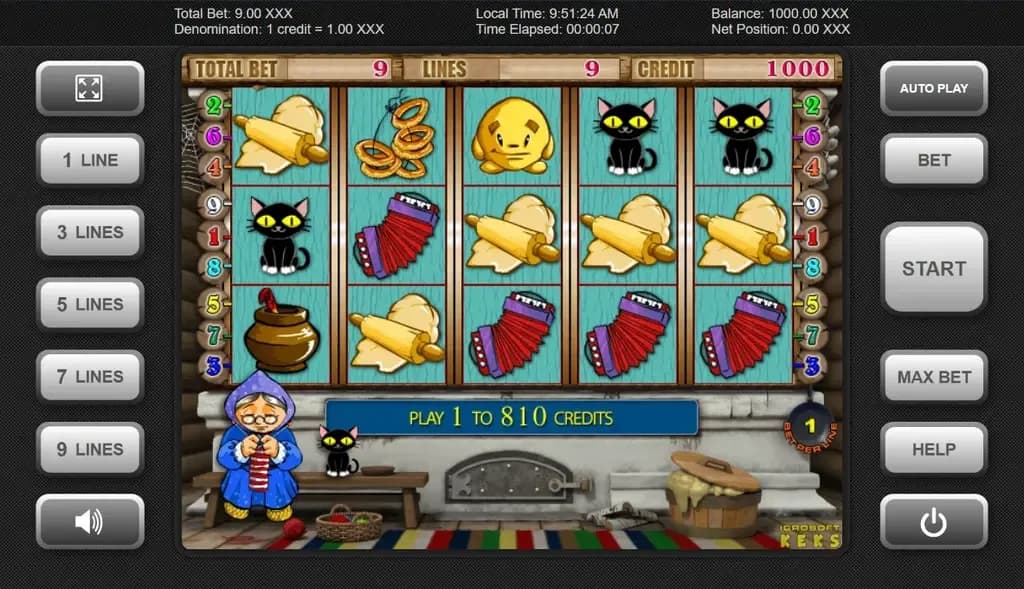The width and height of the screenshot is (1024, 589).
Task: Place the MAX BET
Action: (933, 377)
